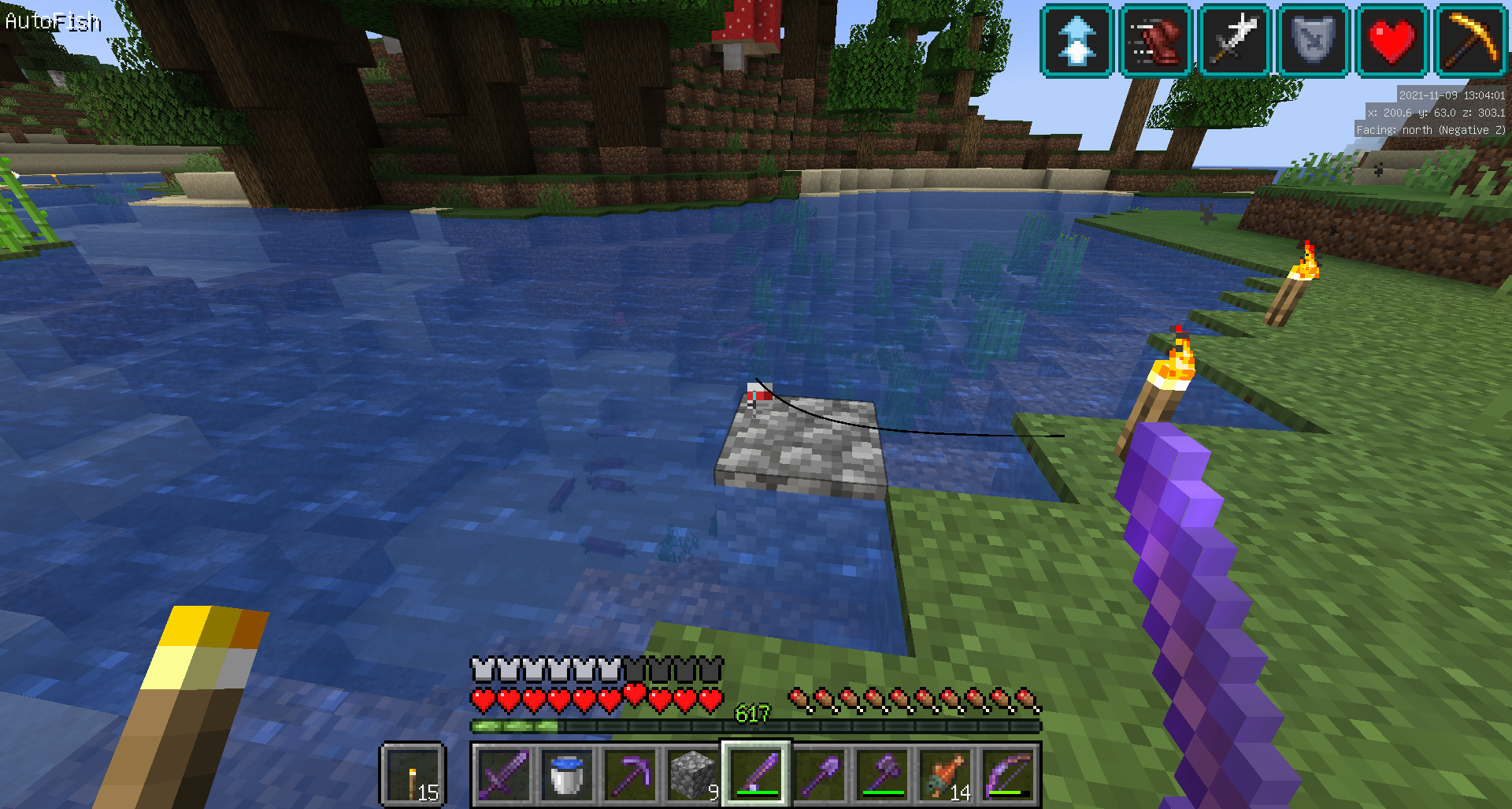Viewport: 1512px width, 809px height.
Task: Select the cobblestone stack slot
Action: point(693,774)
